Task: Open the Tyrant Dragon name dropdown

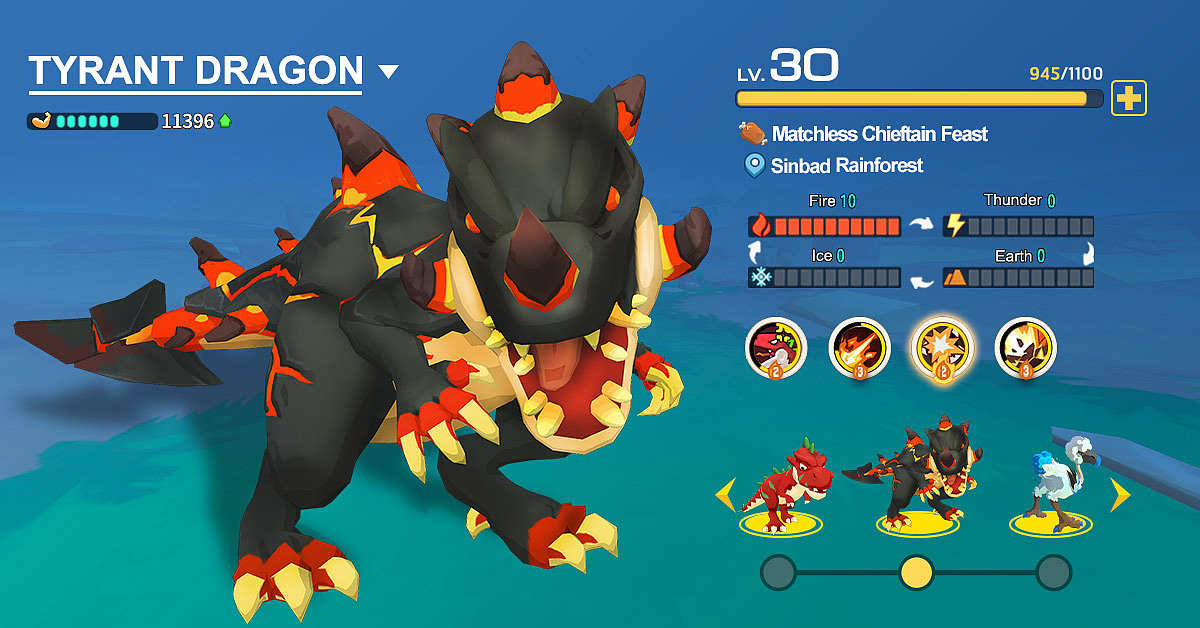Action: 389,72
